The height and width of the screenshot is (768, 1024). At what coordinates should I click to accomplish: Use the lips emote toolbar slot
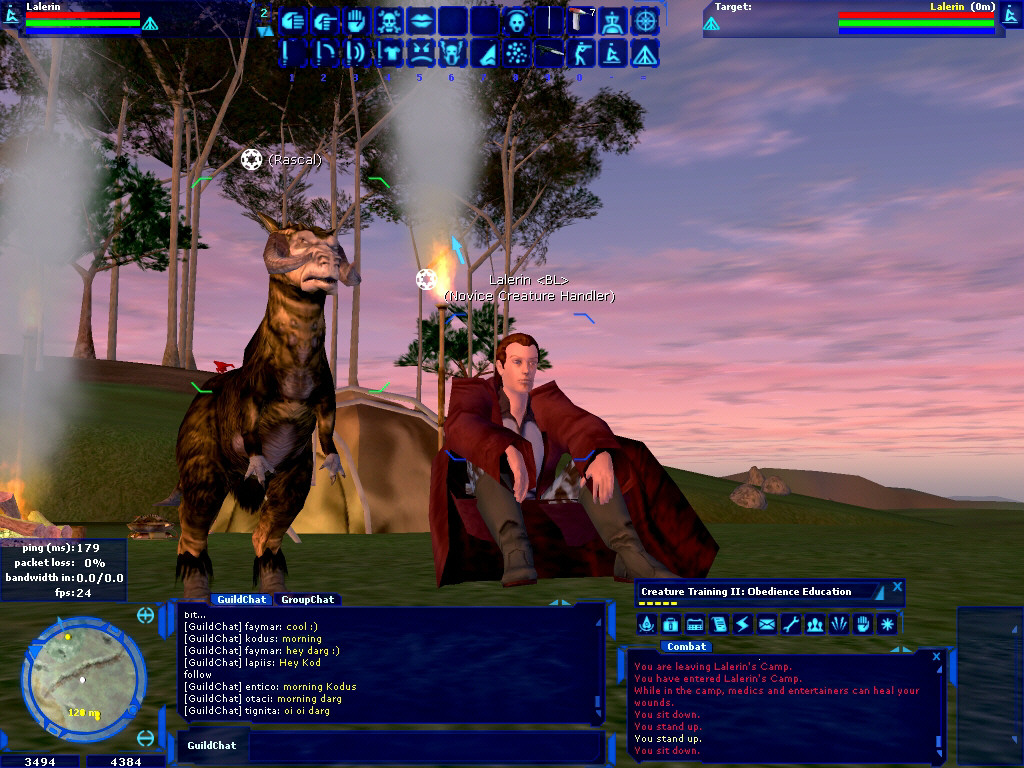point(421,20)
